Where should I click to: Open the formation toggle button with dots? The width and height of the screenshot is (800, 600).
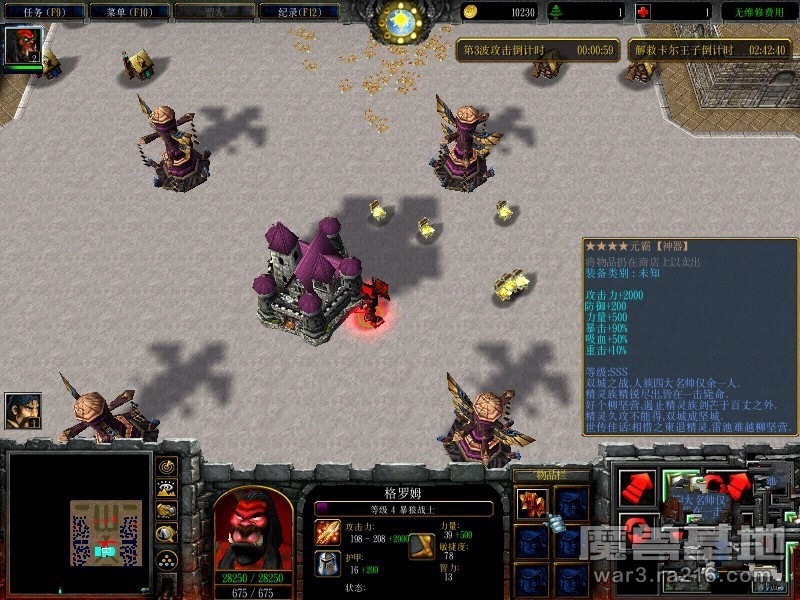coord(166,558)
